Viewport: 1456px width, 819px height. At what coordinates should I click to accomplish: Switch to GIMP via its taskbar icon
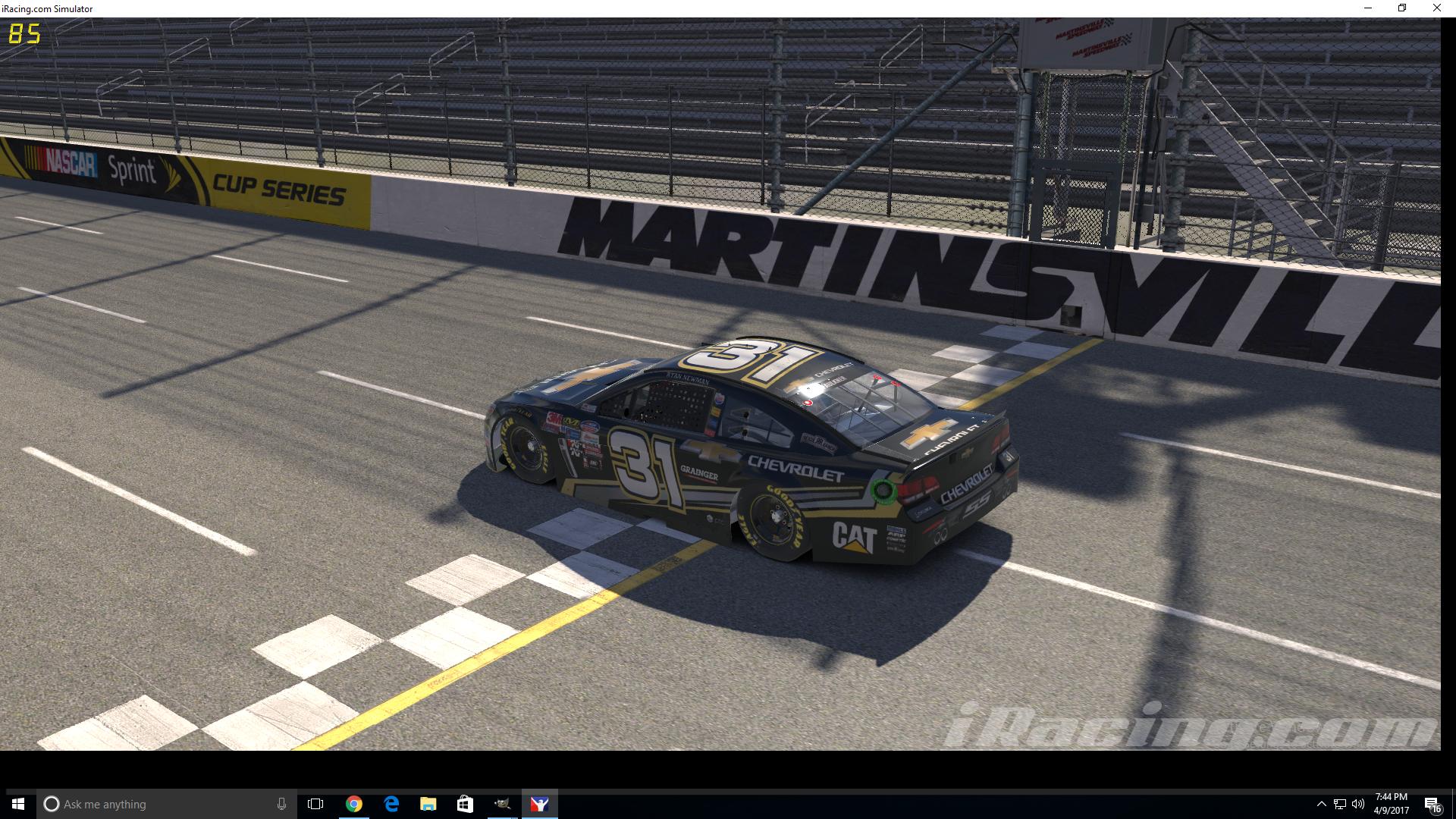click(x=503, y=804)
